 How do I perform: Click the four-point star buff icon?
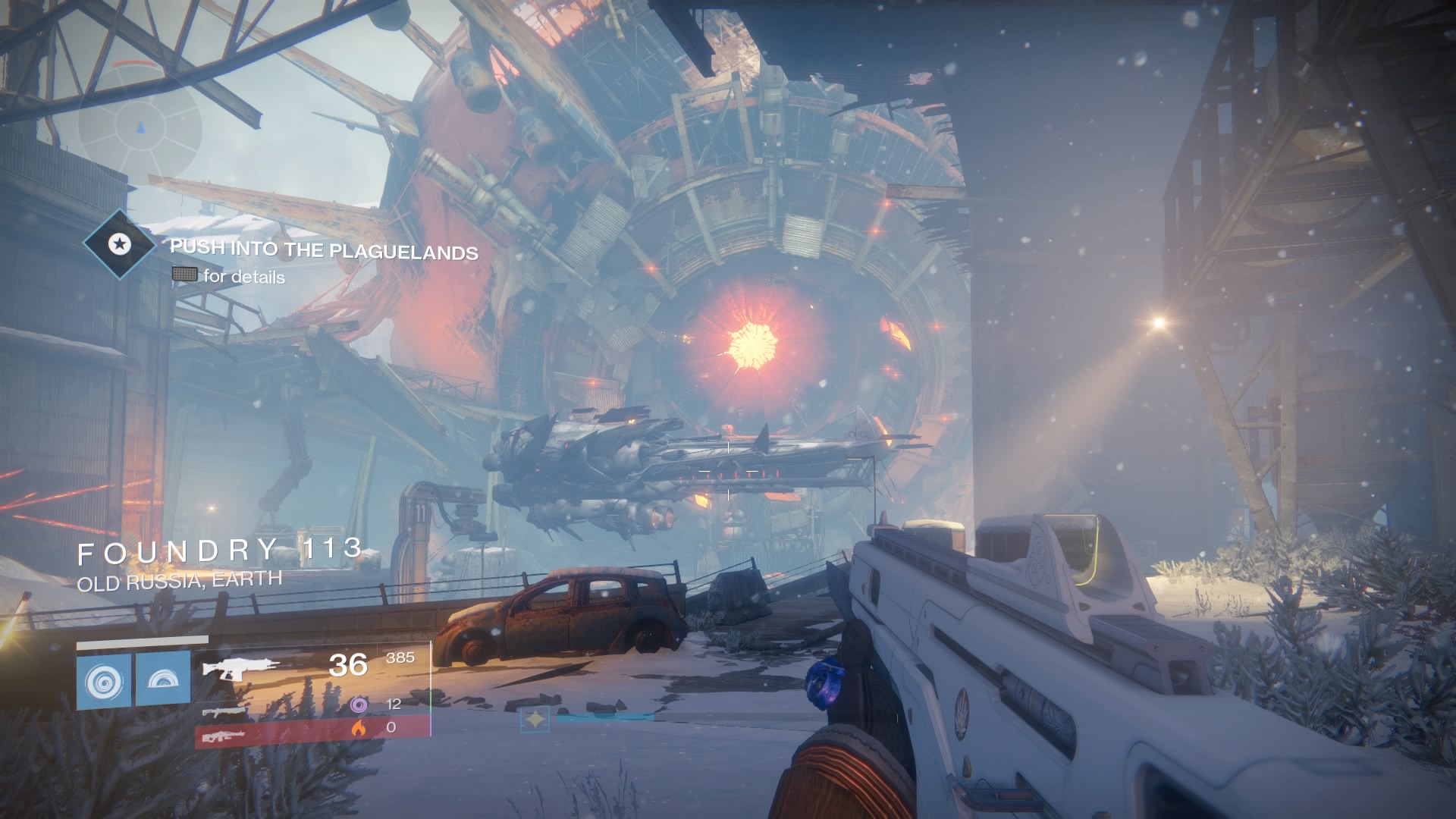pos(535,720)
